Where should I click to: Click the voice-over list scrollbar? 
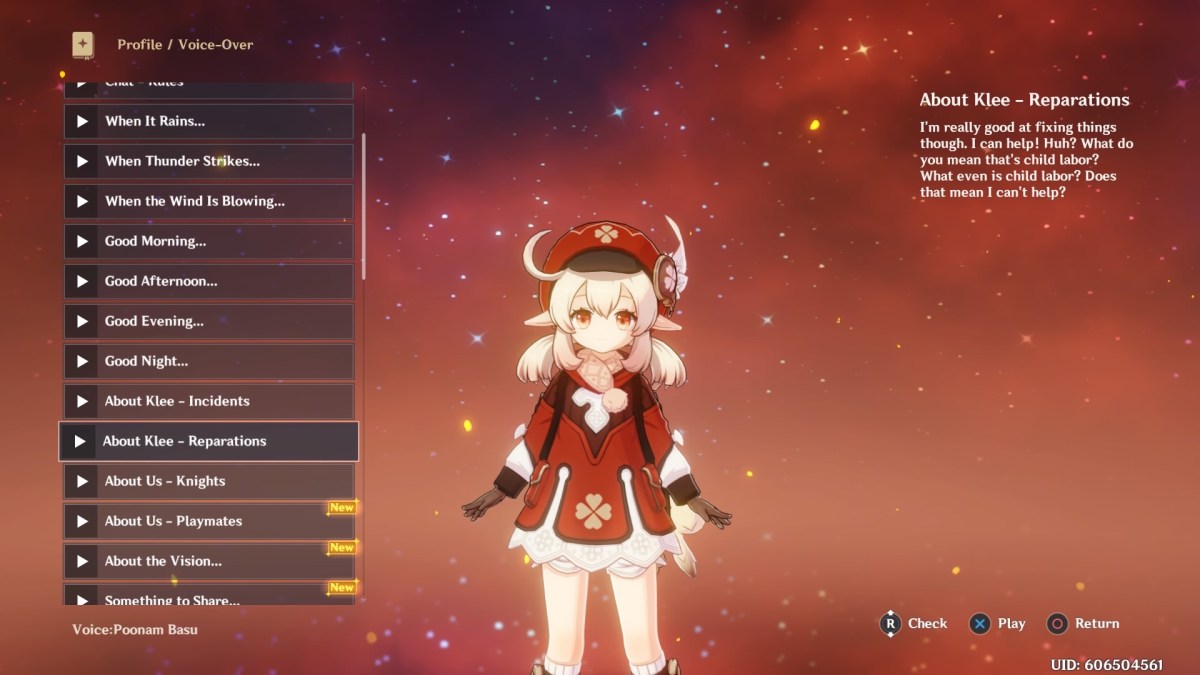coord(363,205)
